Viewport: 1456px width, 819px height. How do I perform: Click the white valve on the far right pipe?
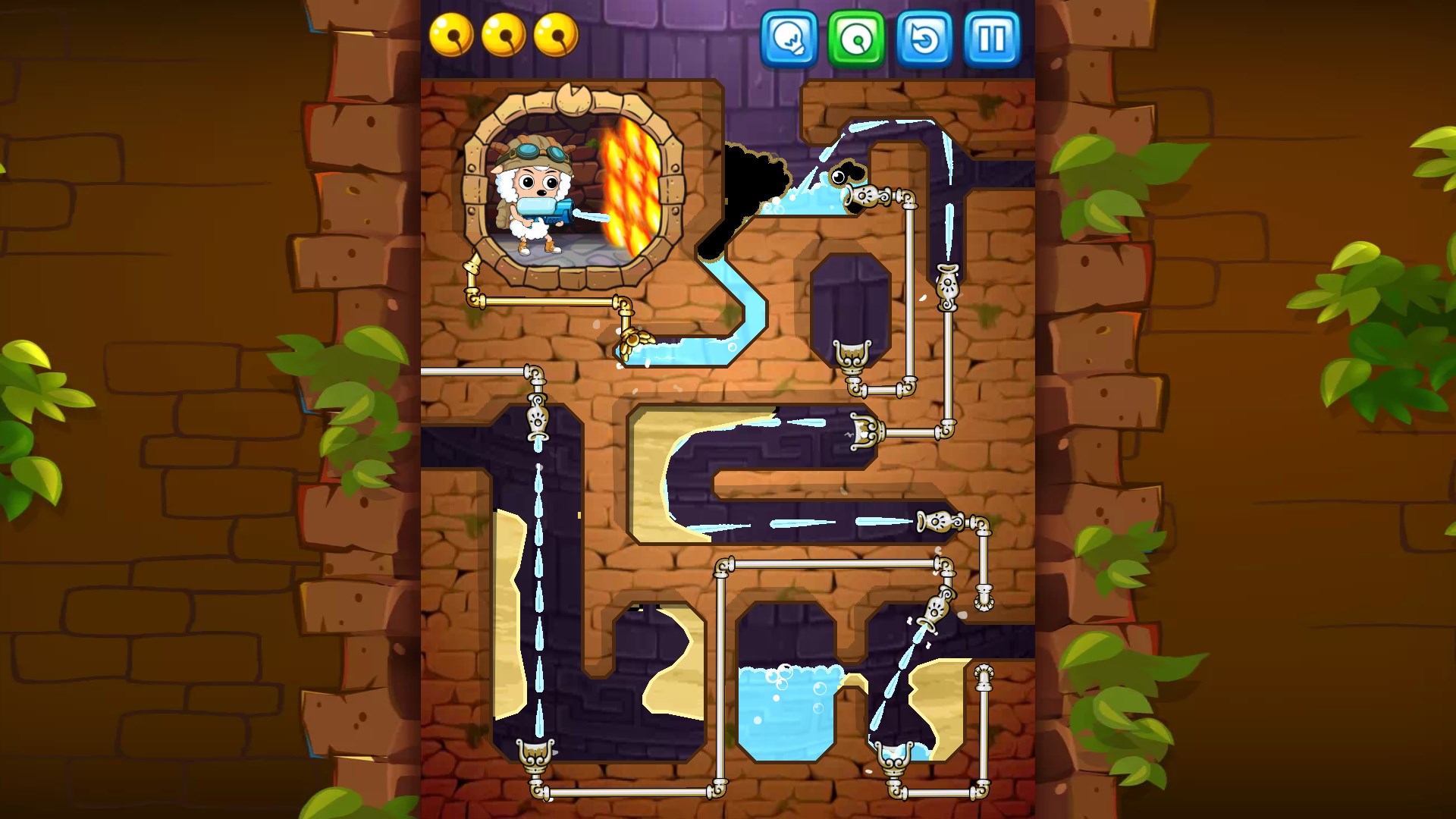[948, 288]
